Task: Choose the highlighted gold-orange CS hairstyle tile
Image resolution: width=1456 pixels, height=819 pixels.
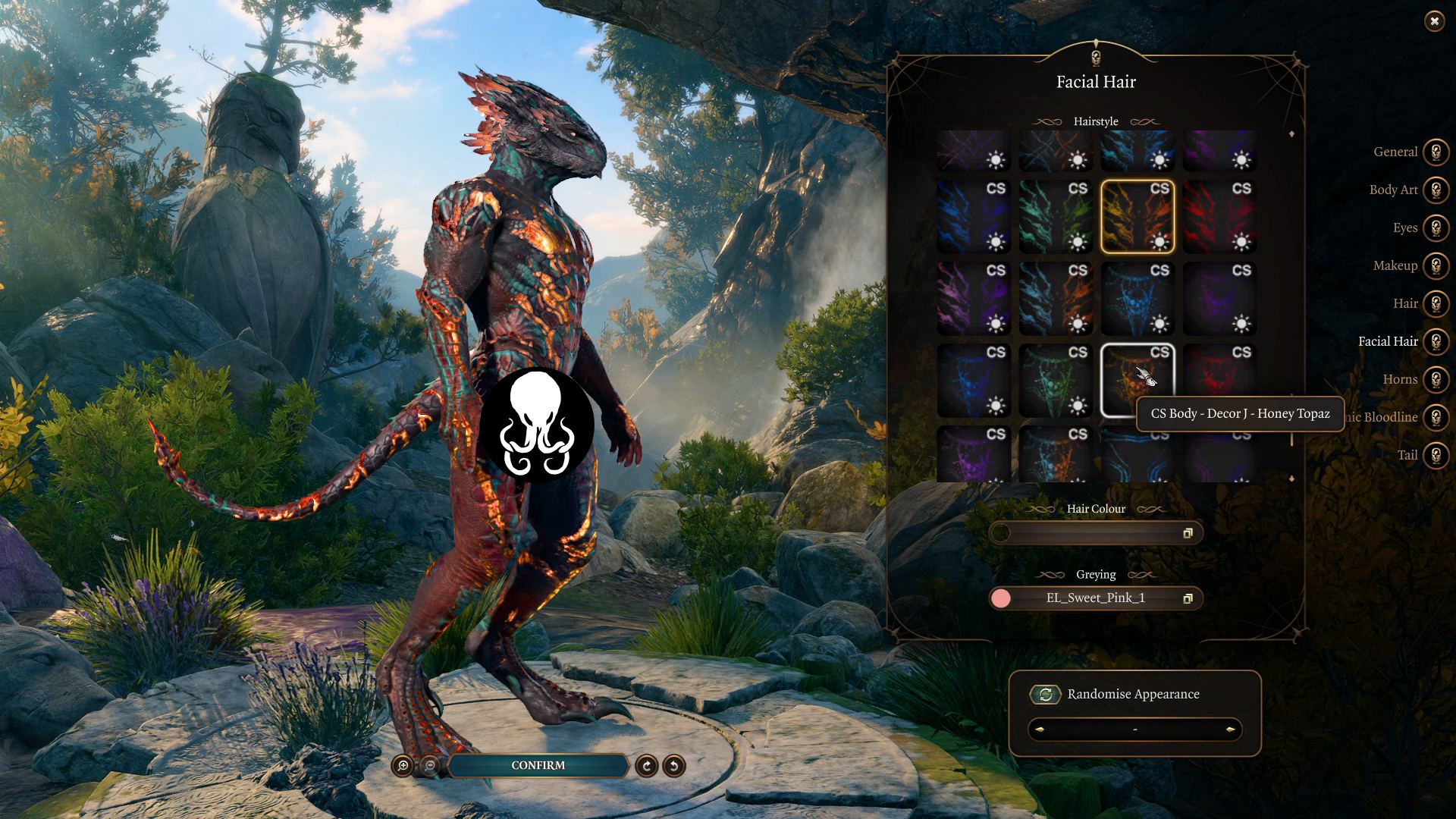Action: point(1137,216)
